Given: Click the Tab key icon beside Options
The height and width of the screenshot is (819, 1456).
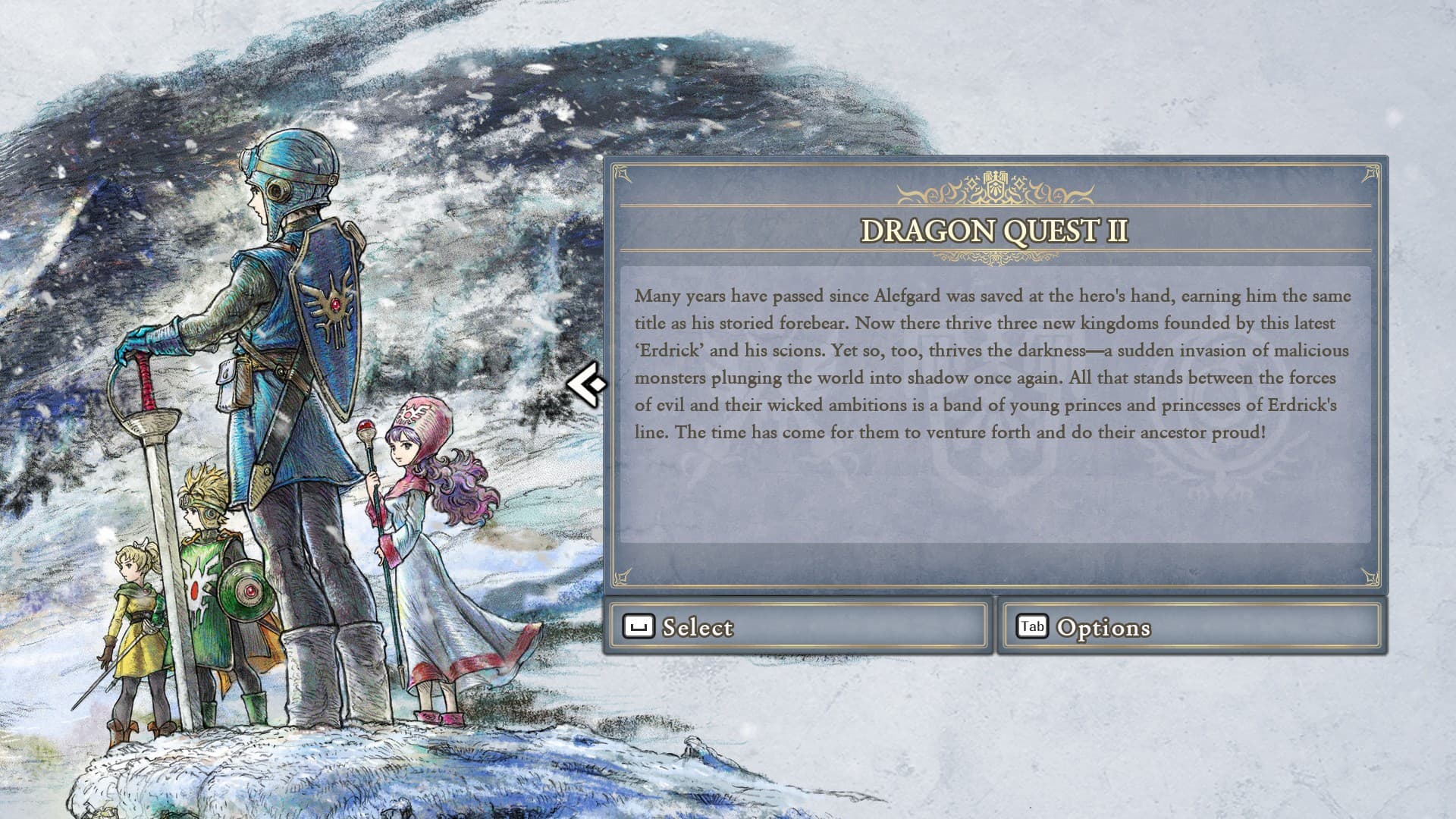Looking at the screenshot, I should point(1031,627).
